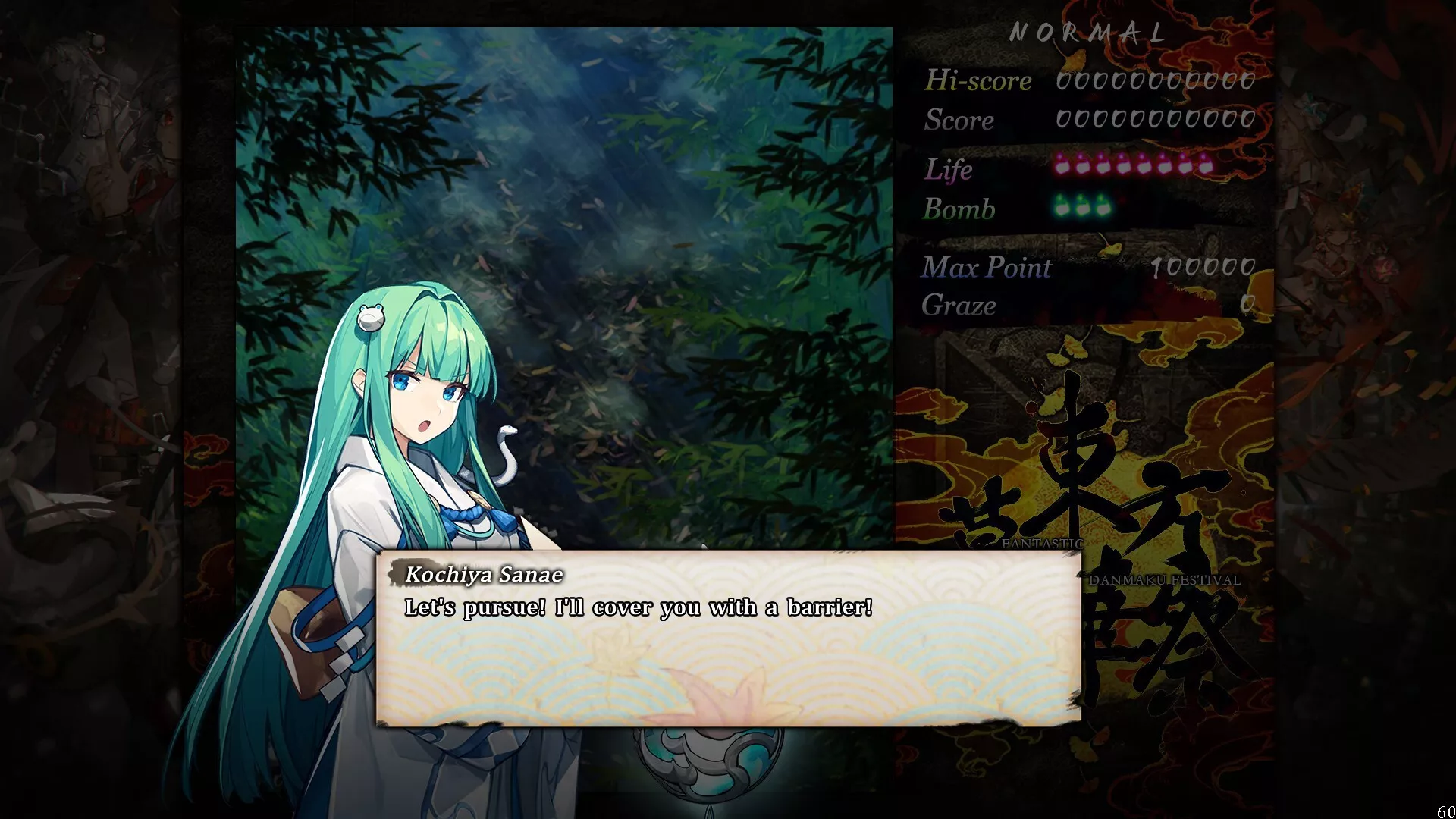Advance Kochiya Sanae's dialogue box
The height and width of the screenshot is (819, 1456).
[728, 639]
